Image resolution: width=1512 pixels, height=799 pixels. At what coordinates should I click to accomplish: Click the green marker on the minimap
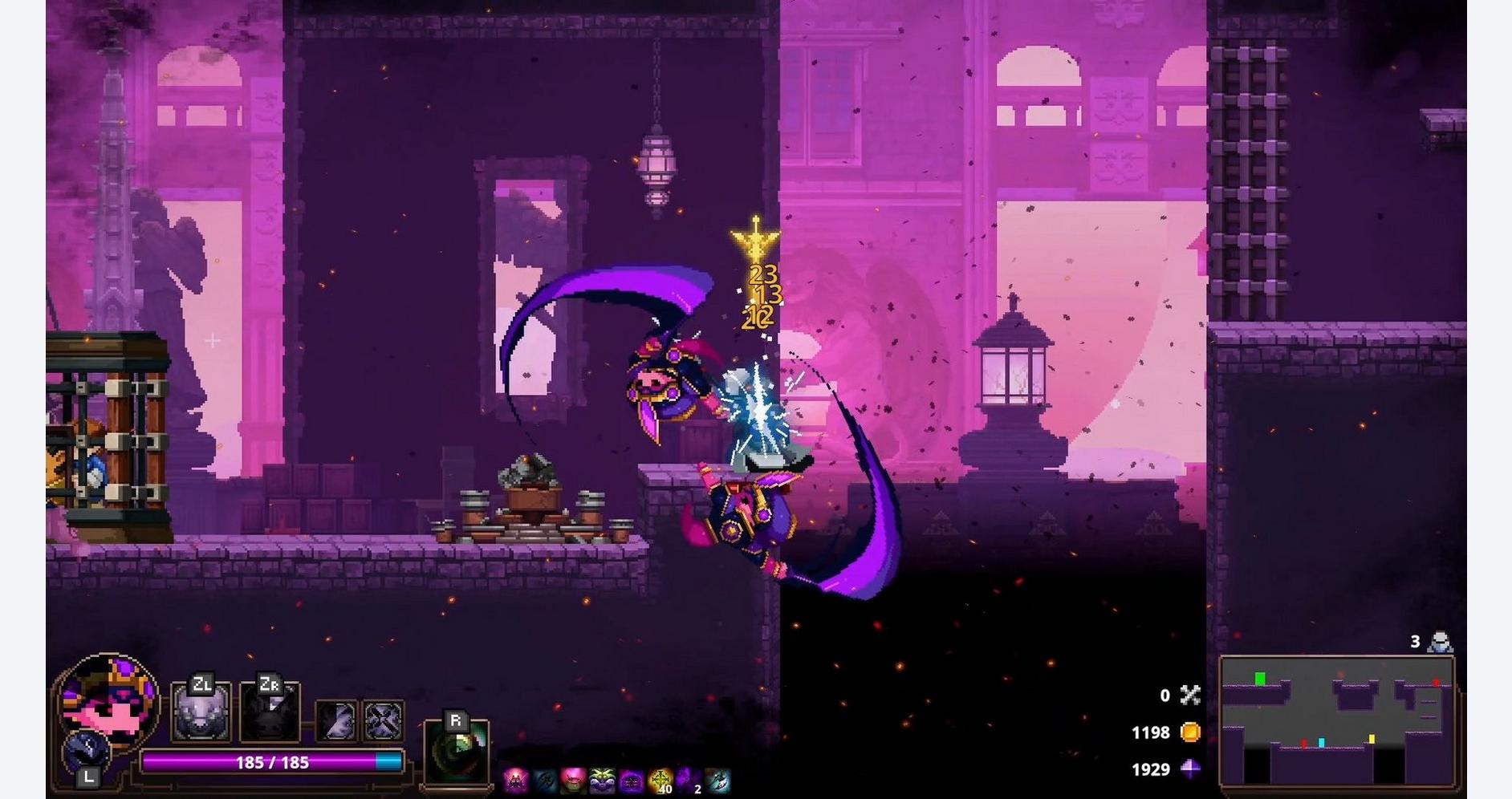click(x=1260, y=679)
